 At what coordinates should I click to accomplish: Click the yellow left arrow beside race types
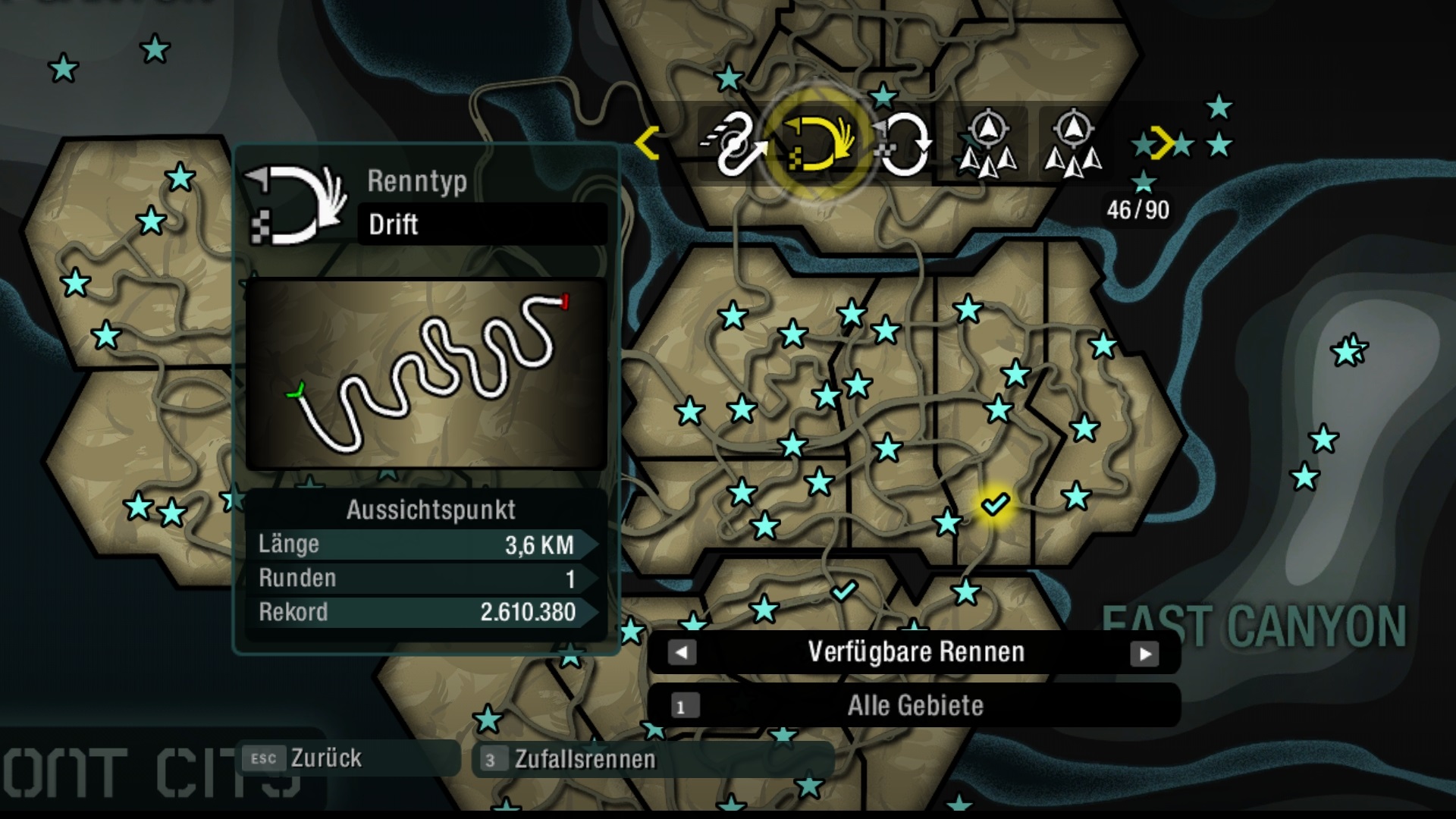(647, 143)
